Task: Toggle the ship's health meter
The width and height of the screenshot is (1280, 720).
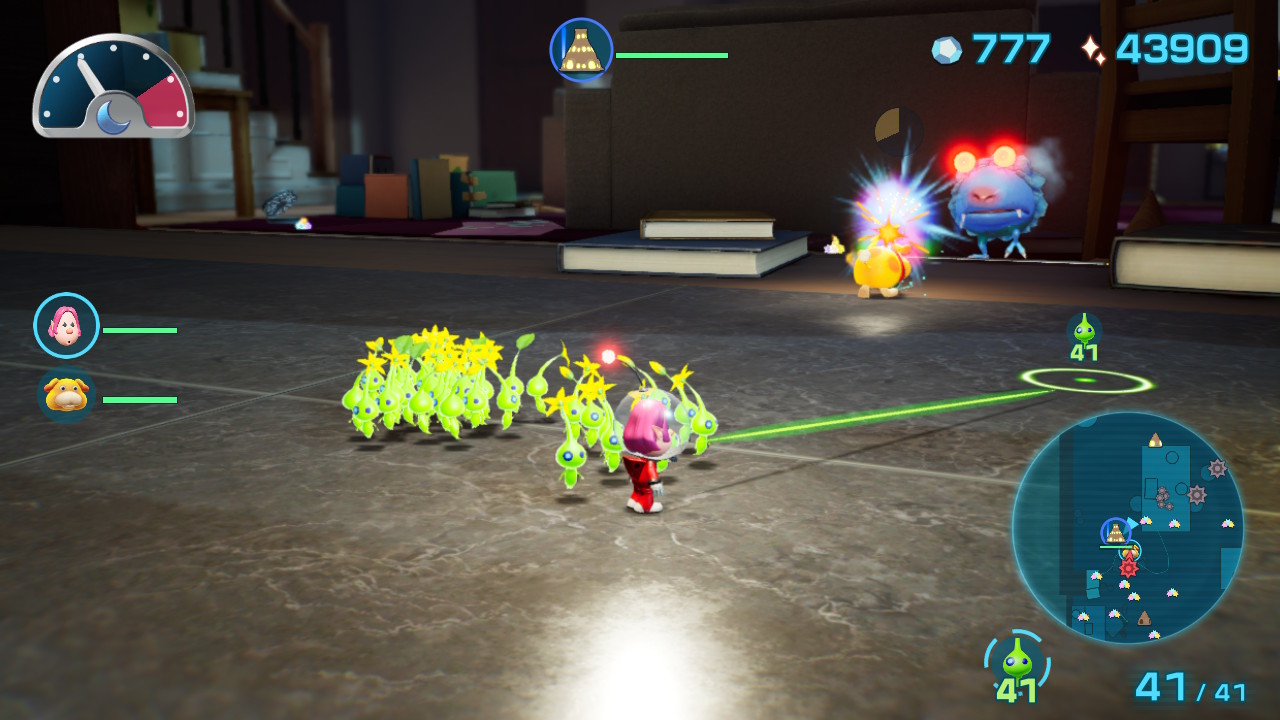Action: pyautogui.click(x=672, y=57)
